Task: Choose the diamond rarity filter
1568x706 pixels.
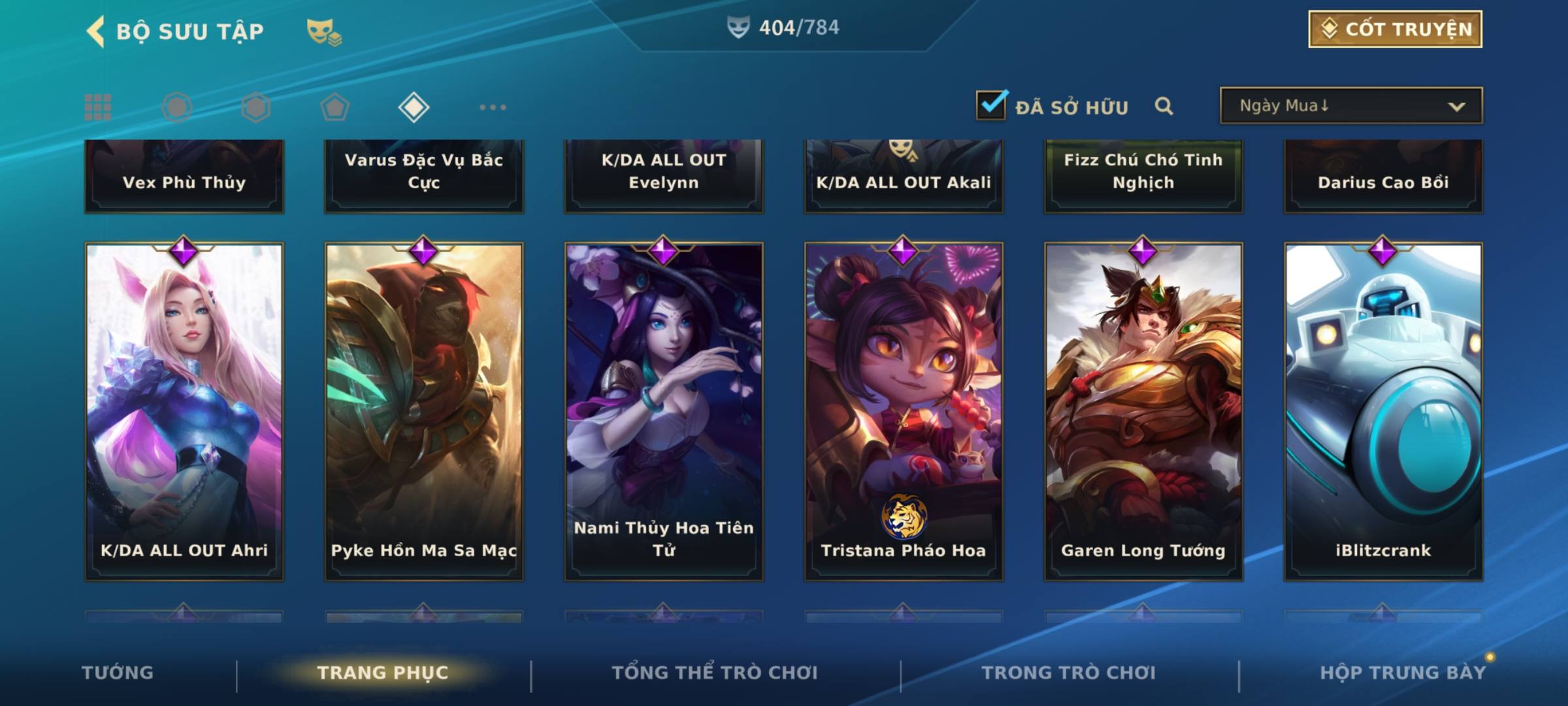Action: tap(414, 107)
